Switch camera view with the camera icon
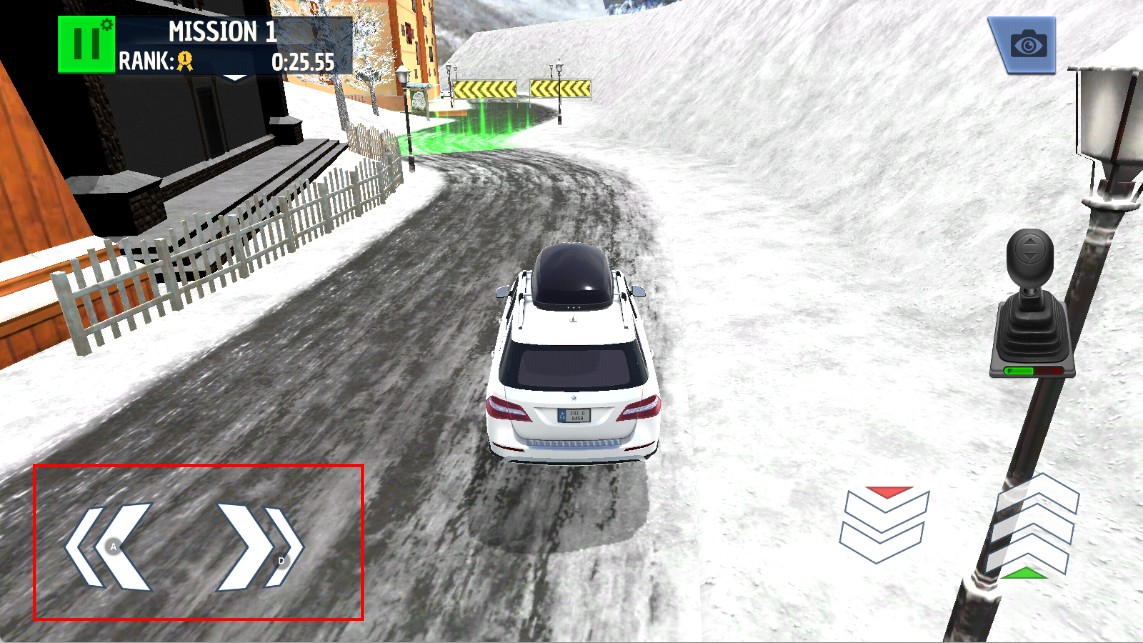Image resolution: width=1143 pixels, height=643 pixels. [1024, 44]
